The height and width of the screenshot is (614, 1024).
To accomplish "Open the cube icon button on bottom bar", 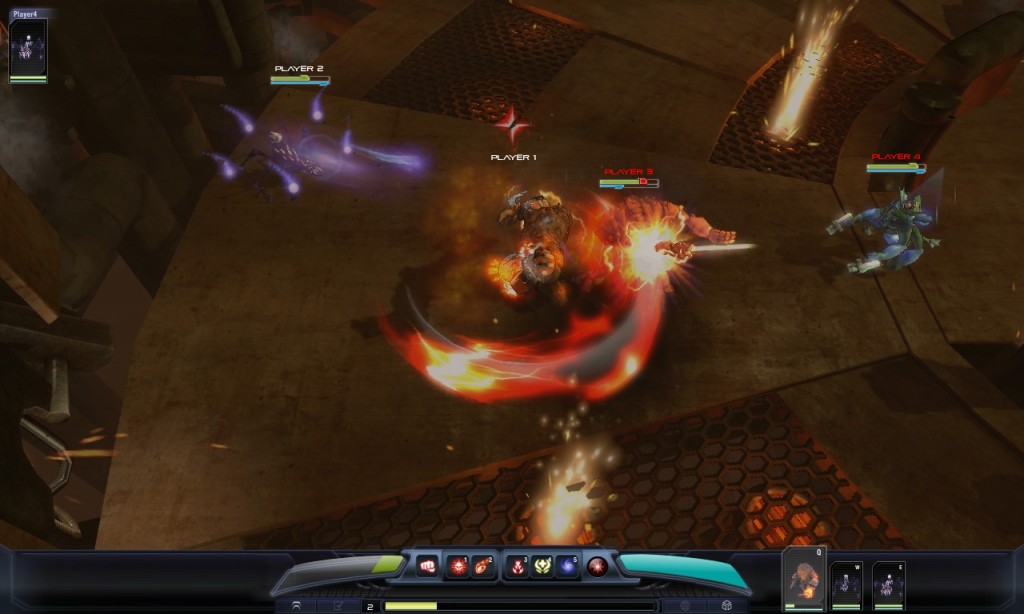I will pyautogui.click(x=726, y=606).
